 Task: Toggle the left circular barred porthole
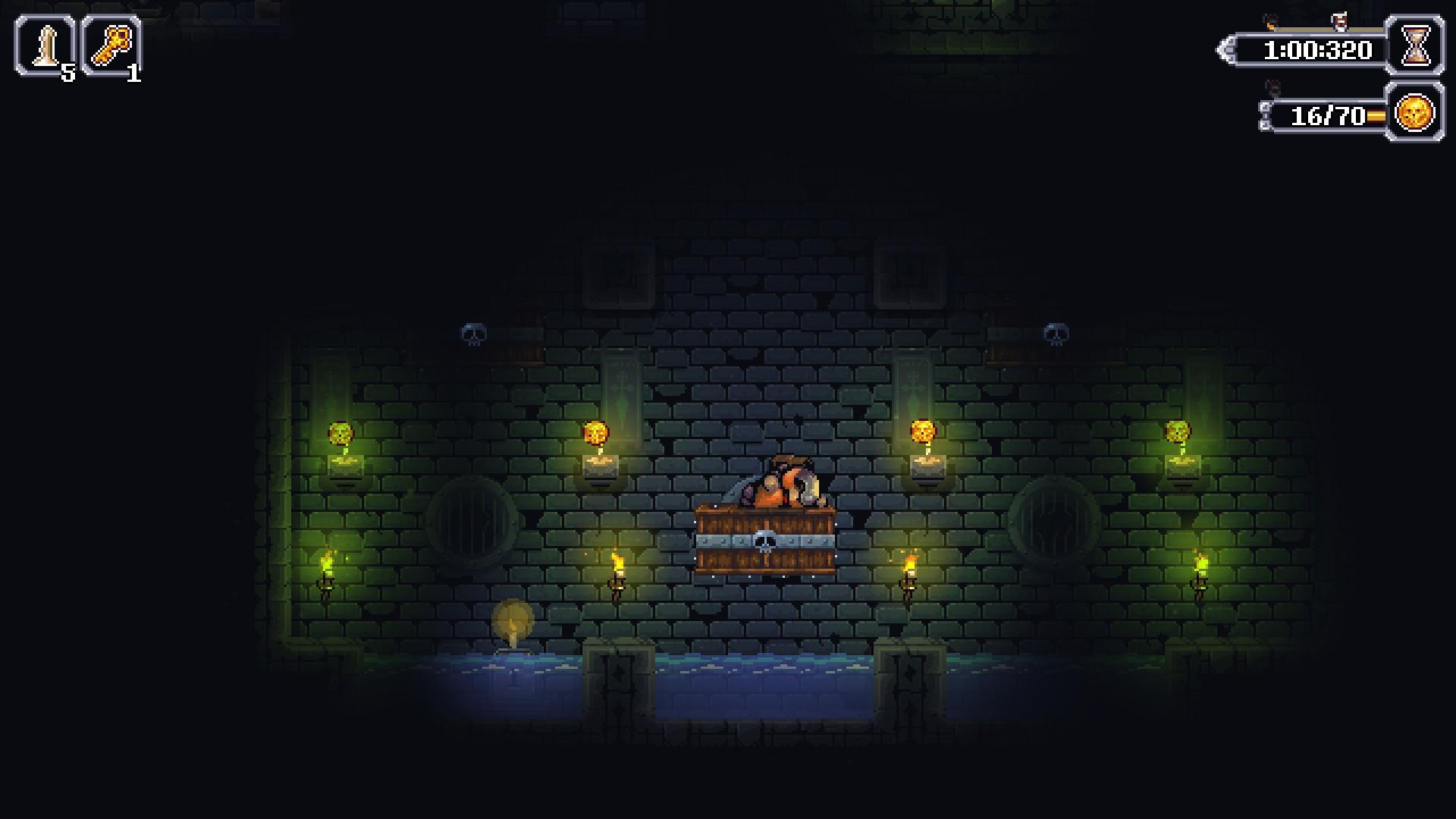coord(470,523)
